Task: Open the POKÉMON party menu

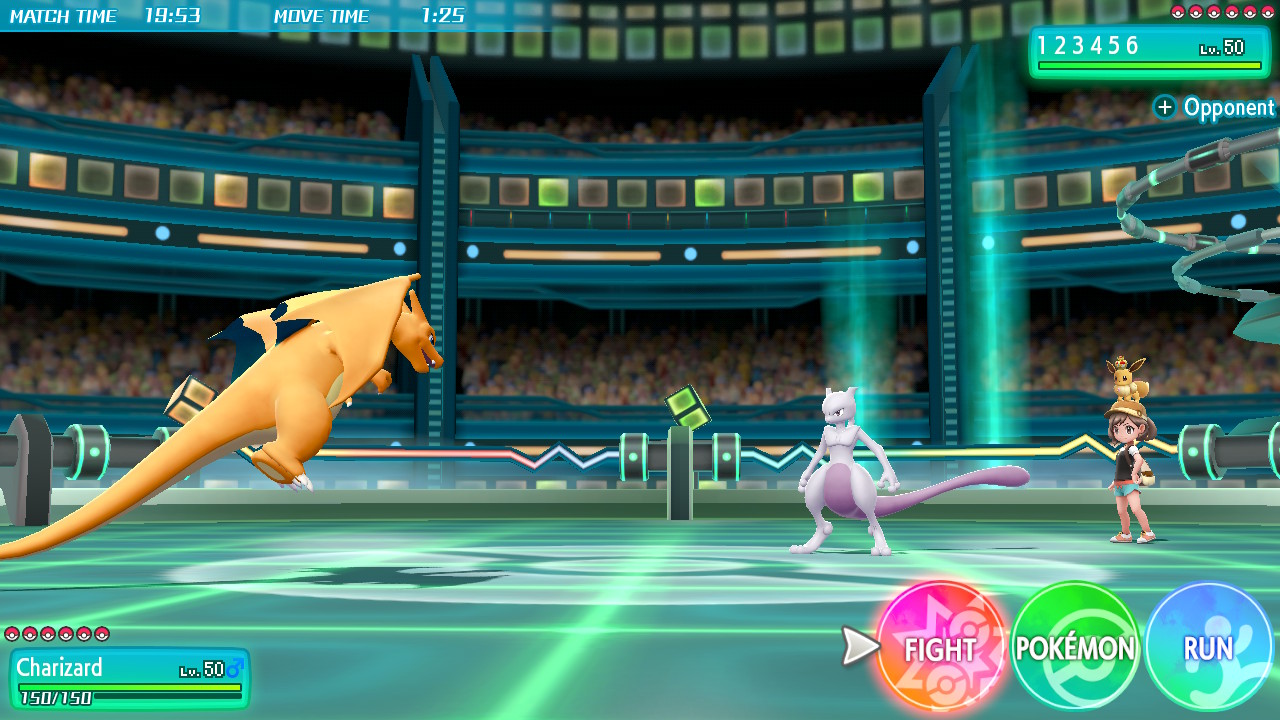Action: point(1075,647)
